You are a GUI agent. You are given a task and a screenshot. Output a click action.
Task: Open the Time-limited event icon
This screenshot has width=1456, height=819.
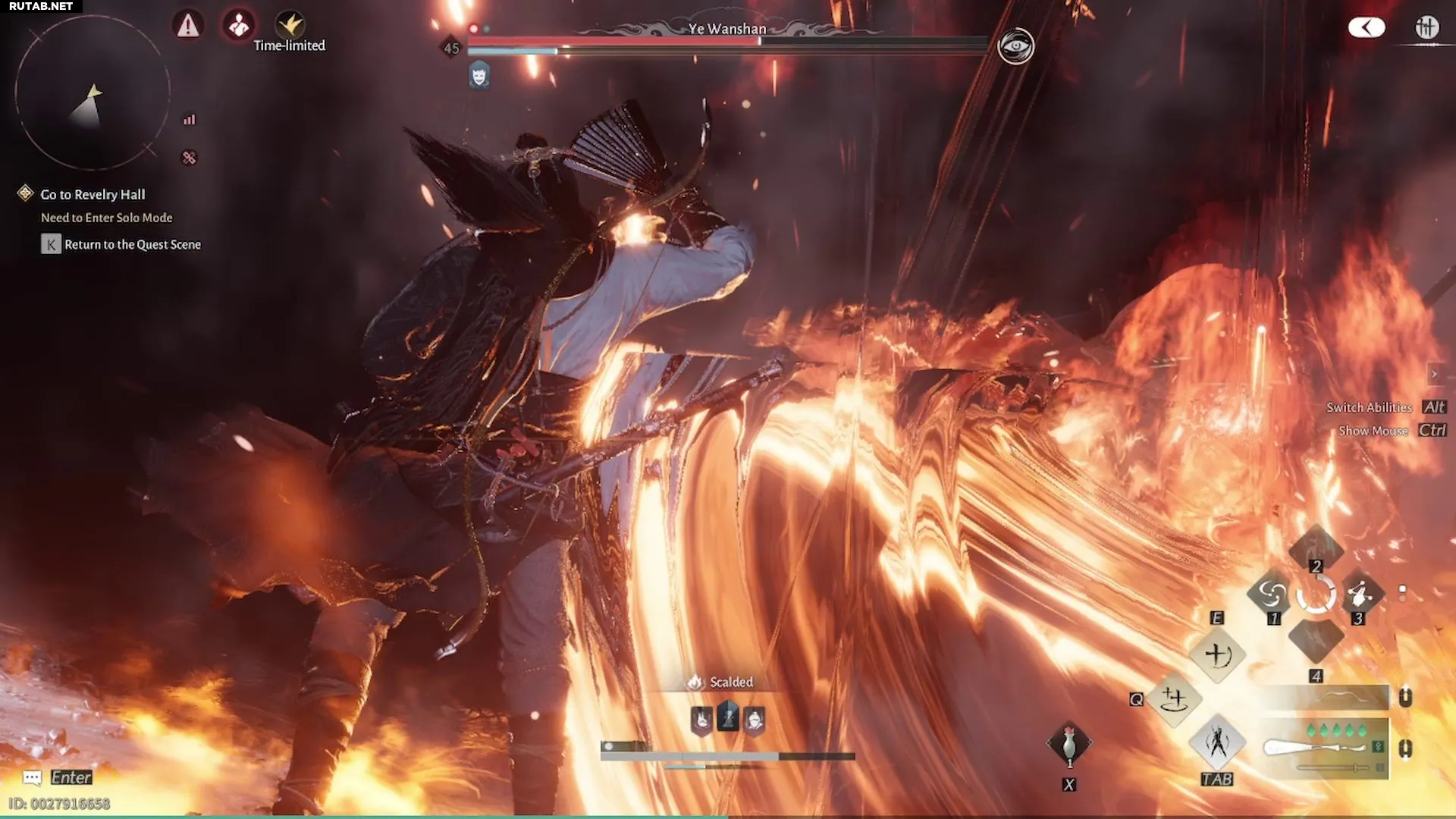click(289, 26)
